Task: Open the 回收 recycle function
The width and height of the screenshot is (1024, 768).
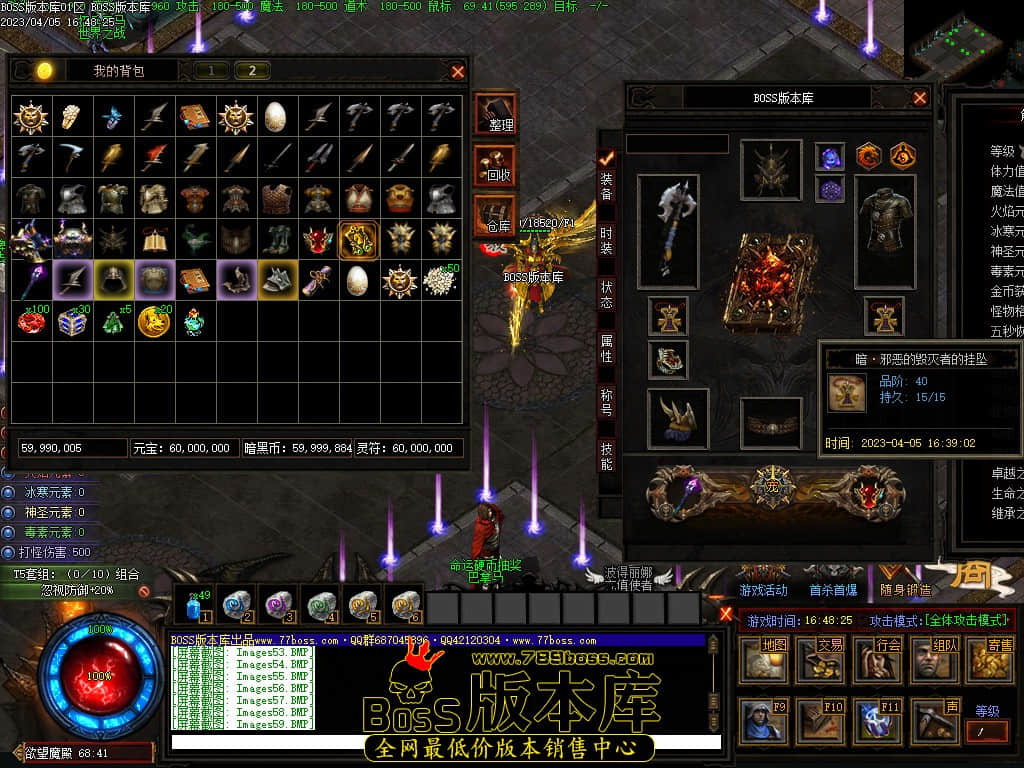Action: (496, 165)
